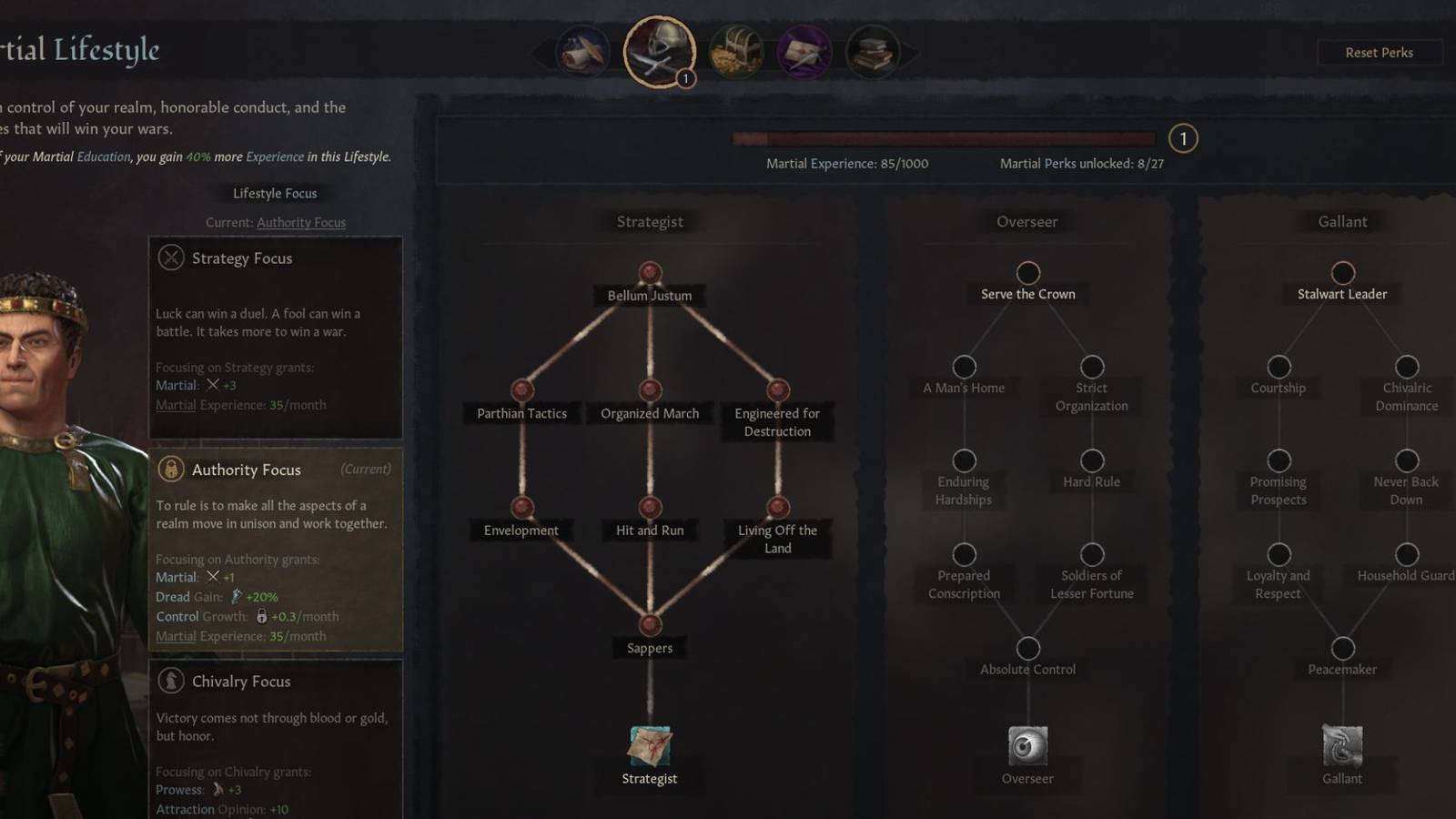Click the Martial Experience progress bar

coord(944,138)
